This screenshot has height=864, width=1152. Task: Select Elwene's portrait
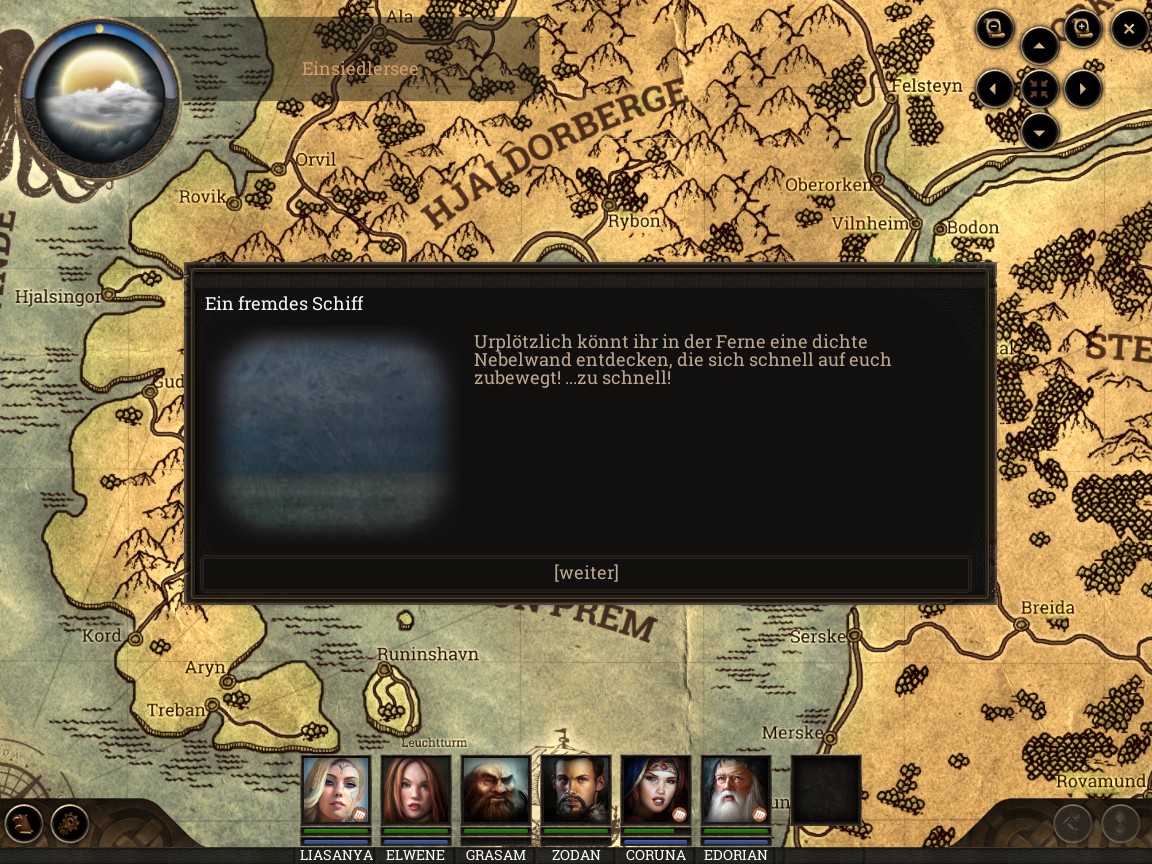(416, 790)
